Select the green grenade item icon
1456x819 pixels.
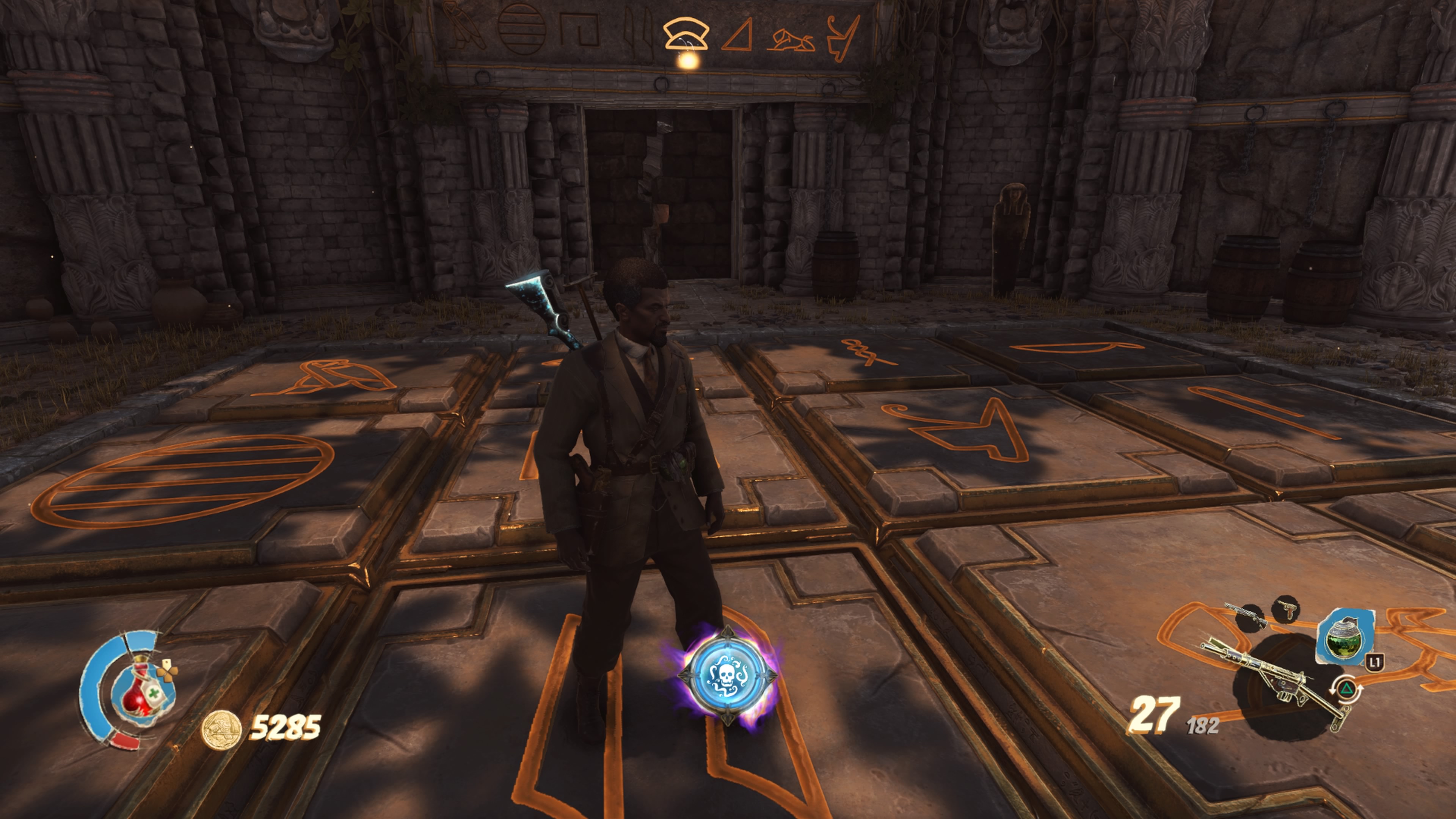pyautogui.click(x=1344, y=637)
